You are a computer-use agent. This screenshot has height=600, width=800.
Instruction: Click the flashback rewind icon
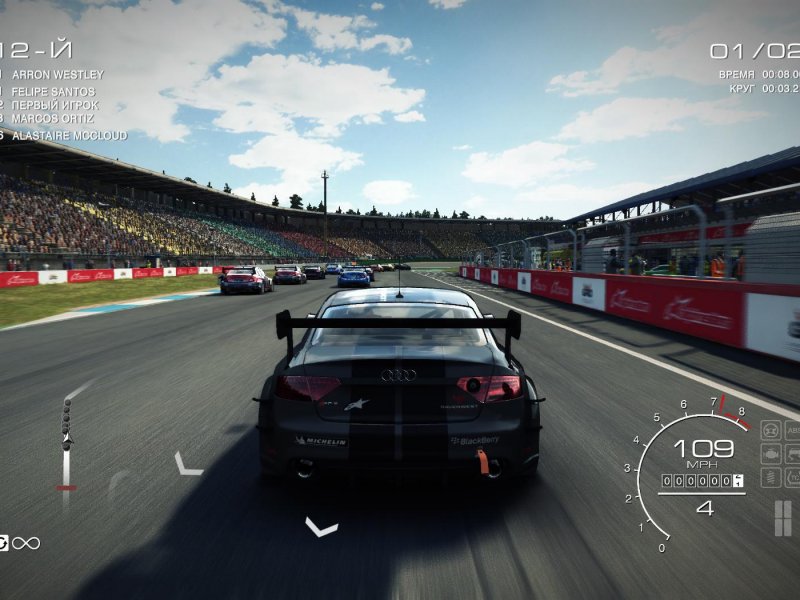tap(4, 543)
